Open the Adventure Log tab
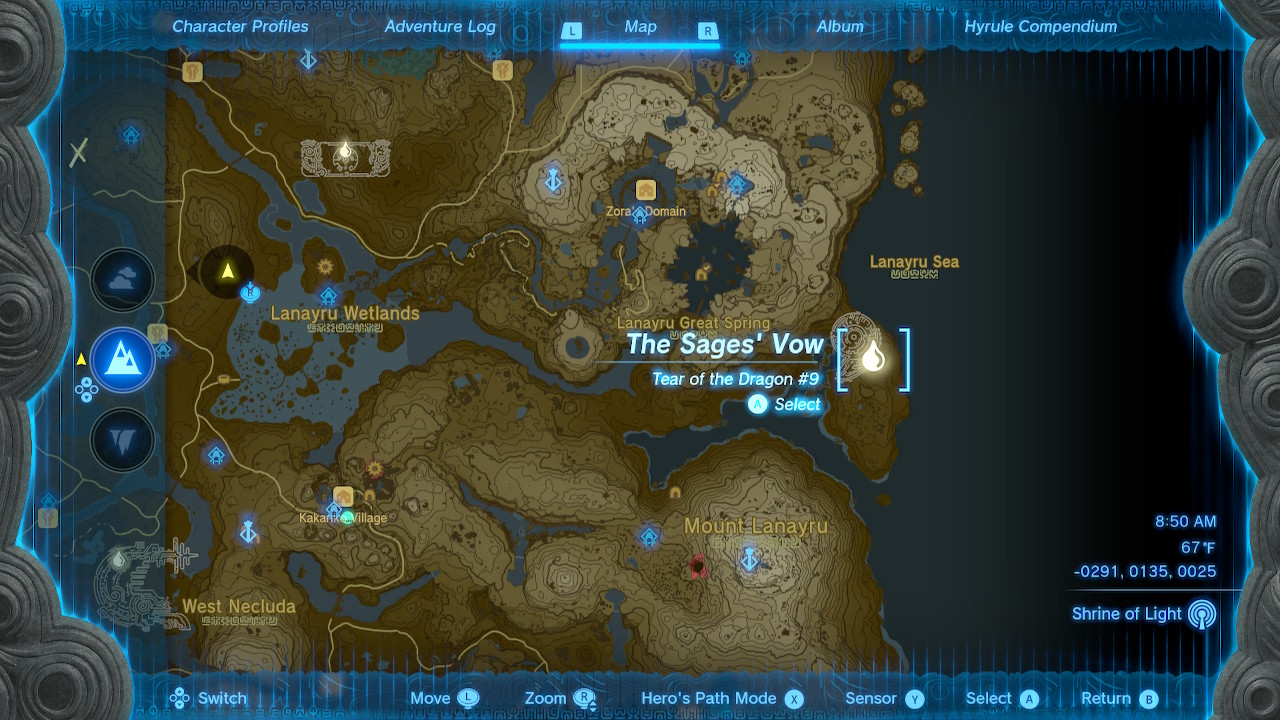The height and width of the screenshot is (720, 1280). point(438,27)
